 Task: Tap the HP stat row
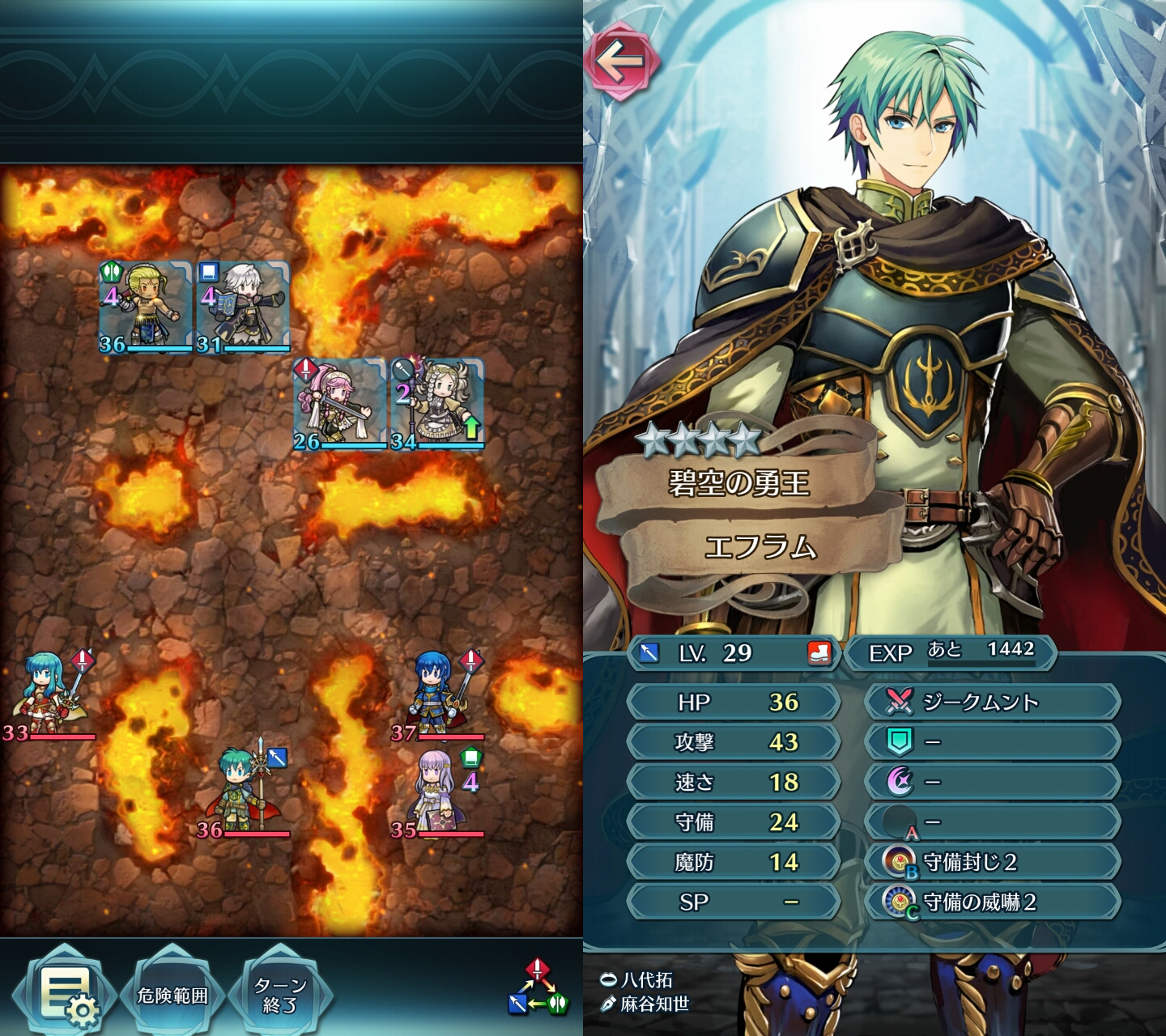[x=734, y=702]
